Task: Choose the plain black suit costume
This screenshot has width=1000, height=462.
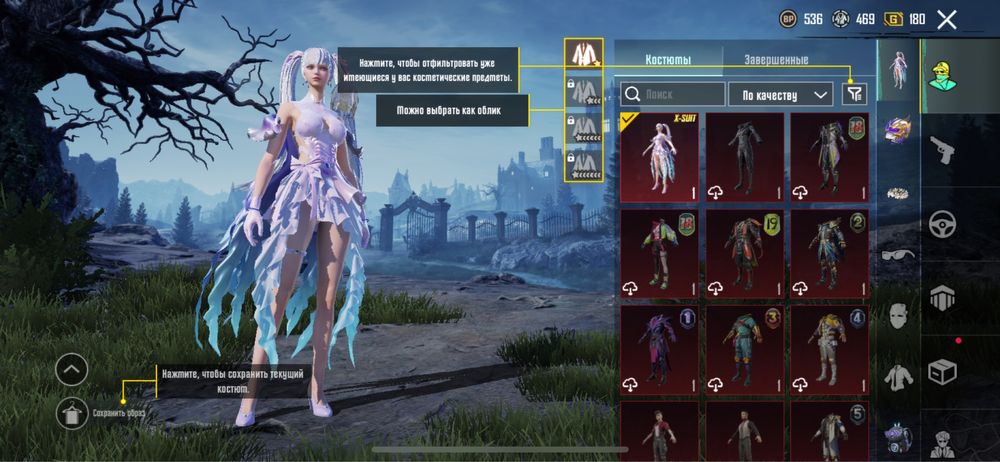Action: click(x=745, y=157)
